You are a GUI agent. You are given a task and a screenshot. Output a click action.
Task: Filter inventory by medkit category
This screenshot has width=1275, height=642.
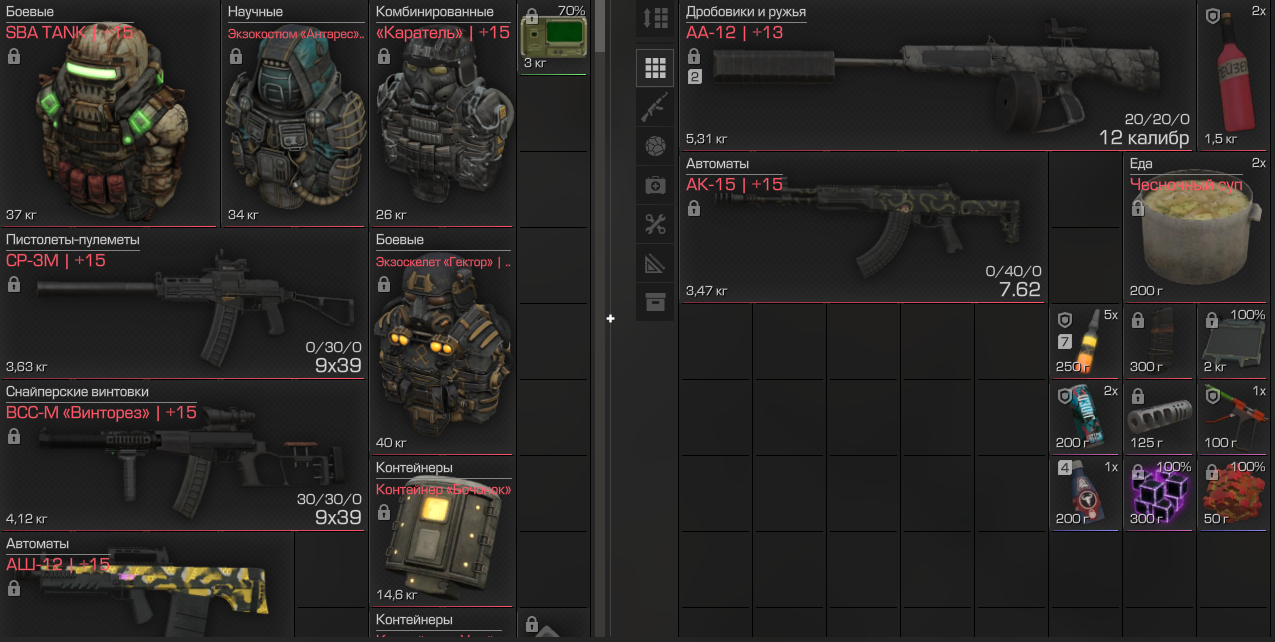655,185
